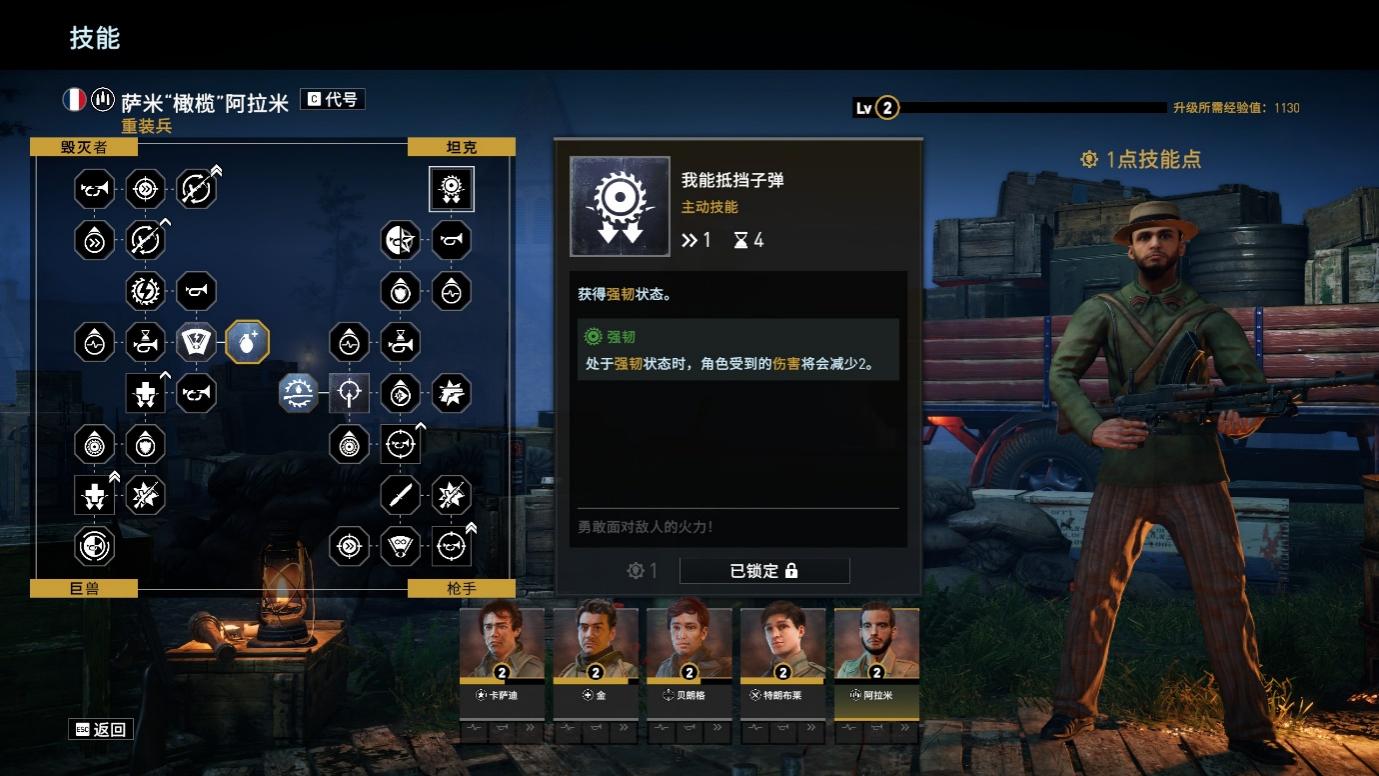
Task: Select the lightning gear skill node
Action: click(x=145, y=291)
